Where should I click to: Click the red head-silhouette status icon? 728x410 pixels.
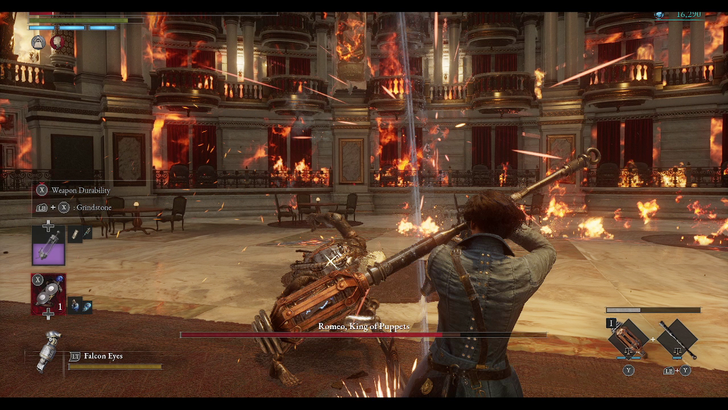(x=57, y=43)
